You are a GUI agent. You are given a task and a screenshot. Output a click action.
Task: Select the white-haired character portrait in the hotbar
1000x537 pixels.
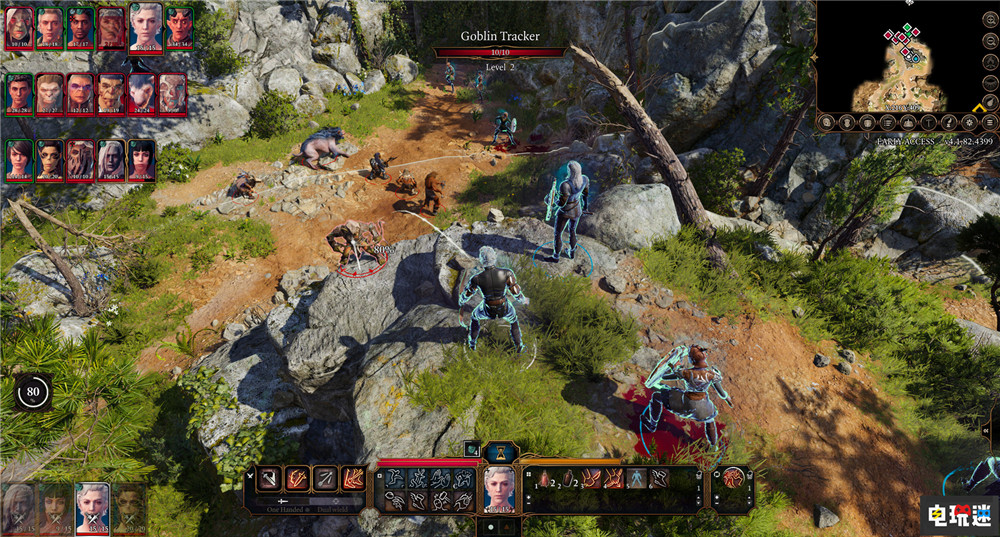(x=498, y=487)
